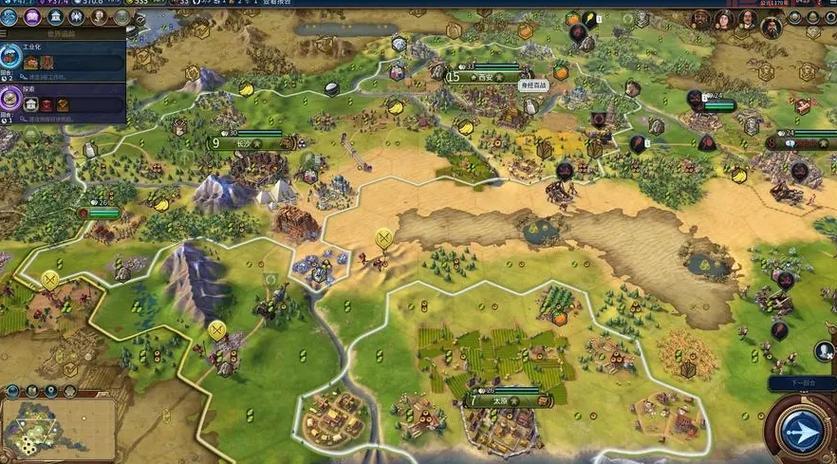
Task: Open the government building icon button
Action: point(54,17)
